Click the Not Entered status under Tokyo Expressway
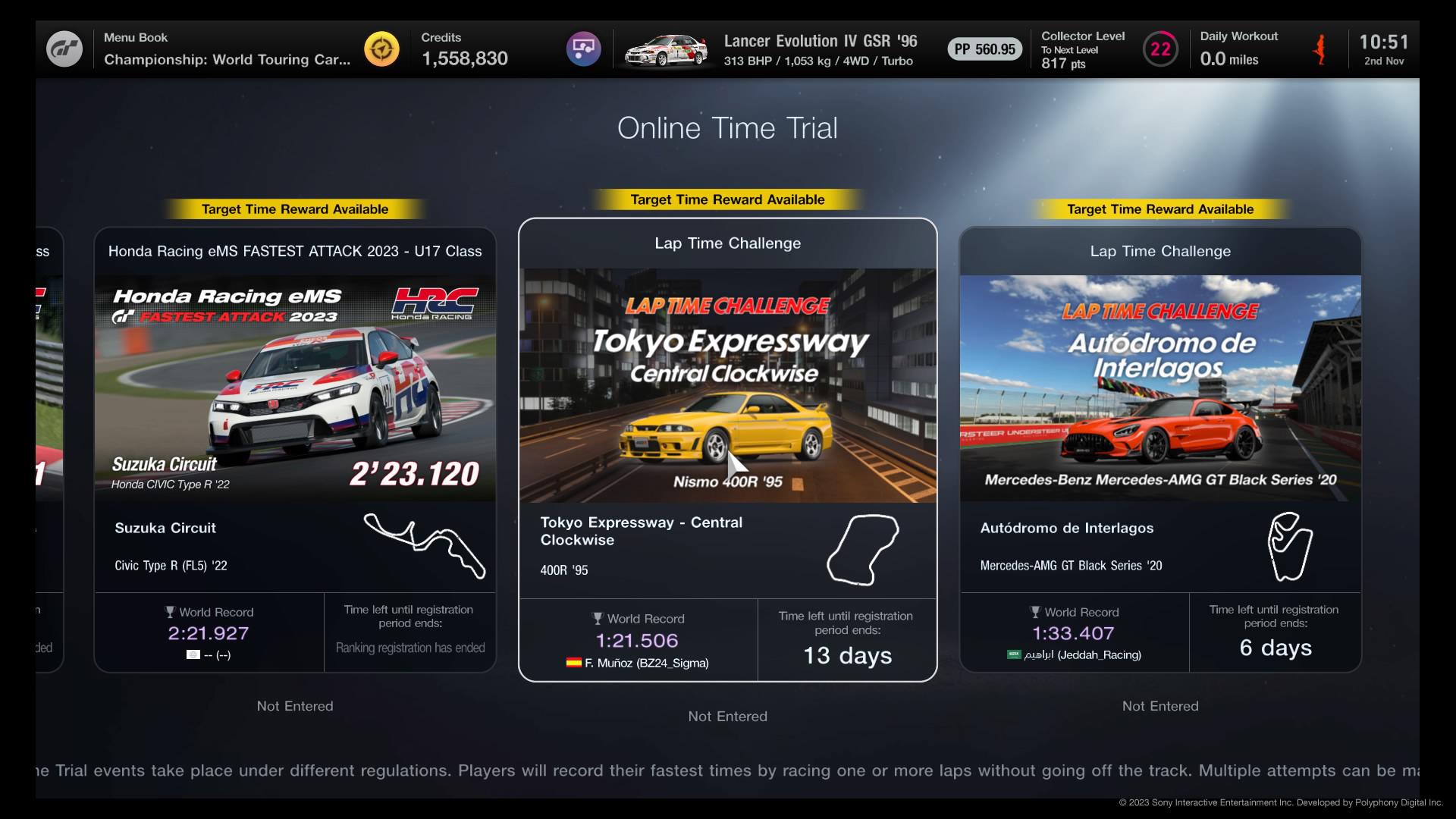This screenshot has width=1456, height=819. (727, 716)
